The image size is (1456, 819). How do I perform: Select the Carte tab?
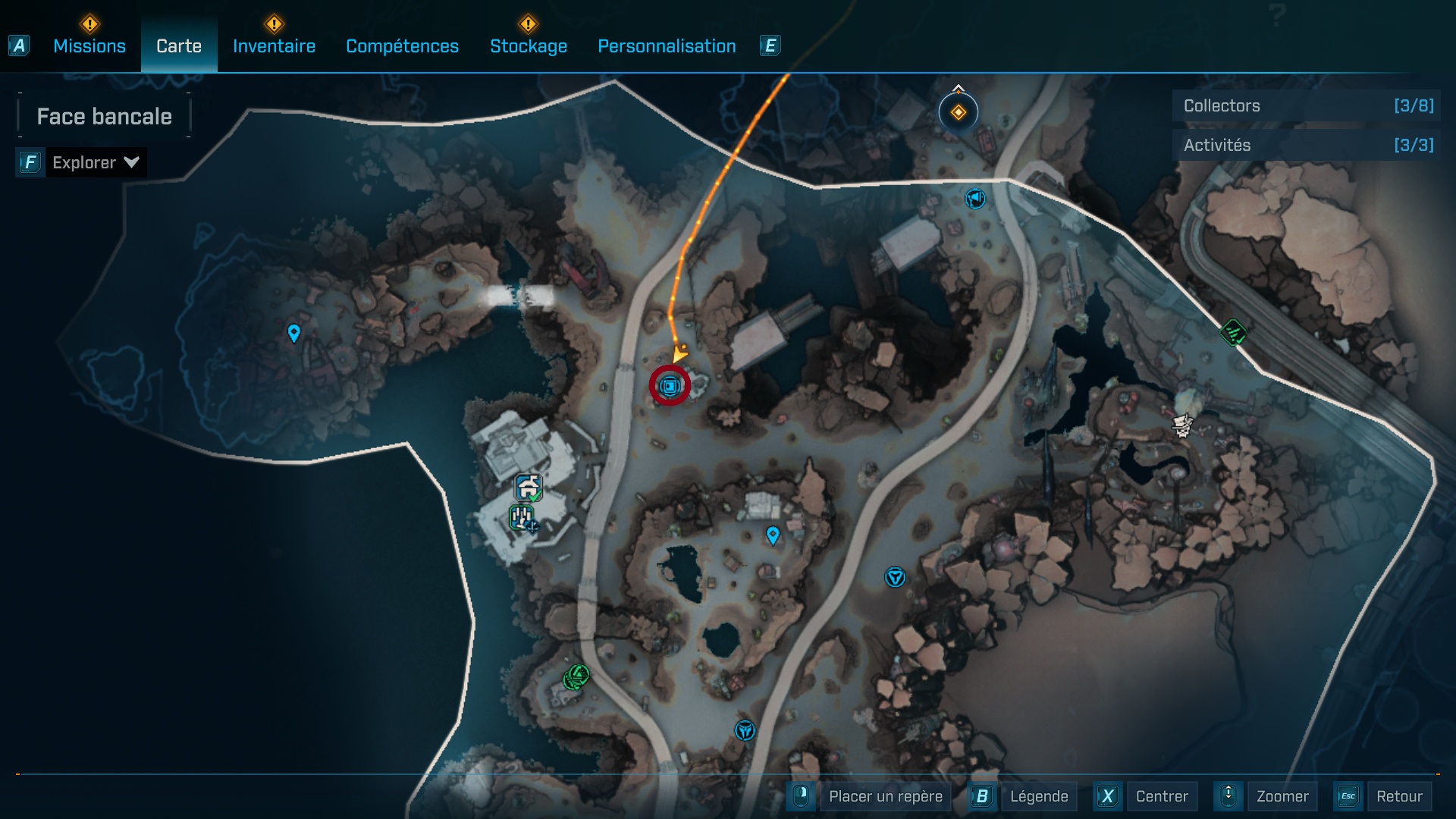click(x=179, y=46)
